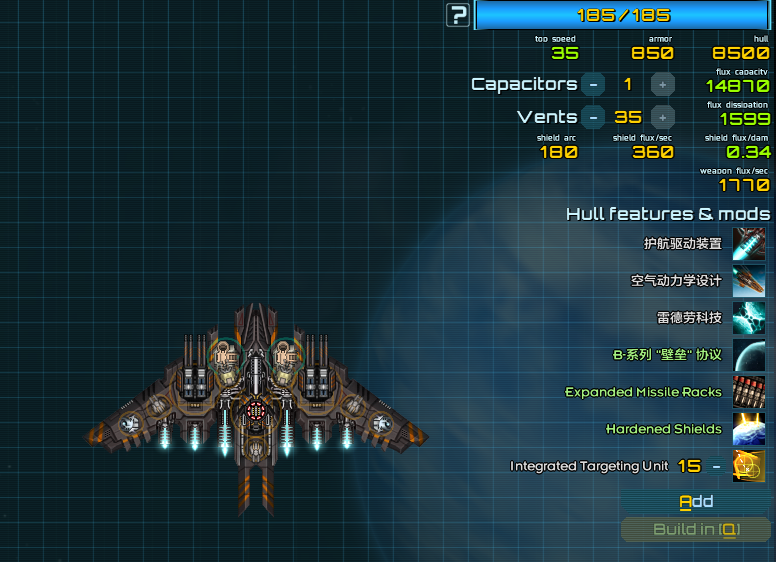Choose the 空气动力学设计 hull feature icon
Screen dimensions: 776x562
(749, 281)
